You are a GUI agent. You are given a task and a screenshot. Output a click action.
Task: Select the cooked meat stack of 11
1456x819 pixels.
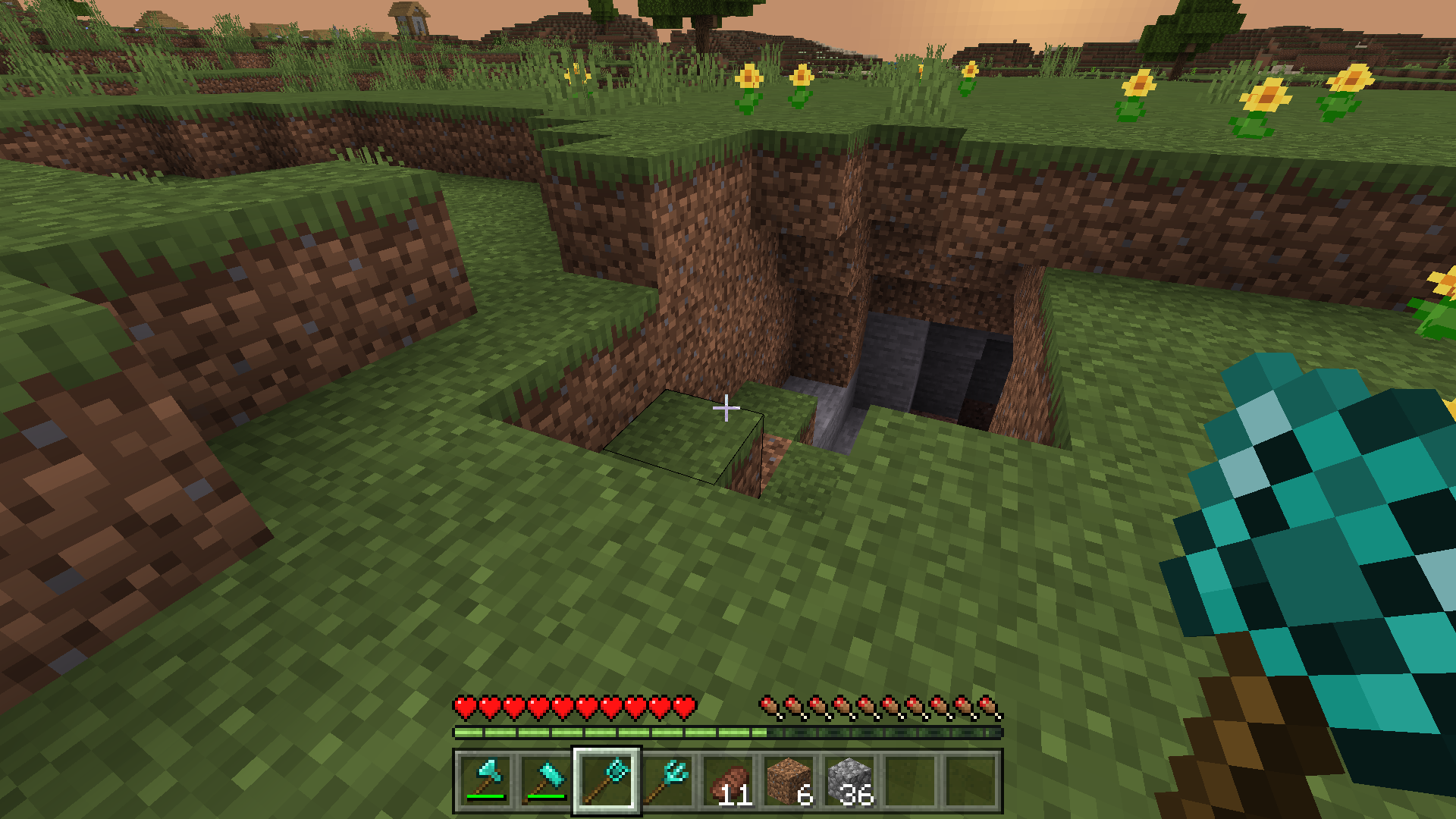click(728, 781)
